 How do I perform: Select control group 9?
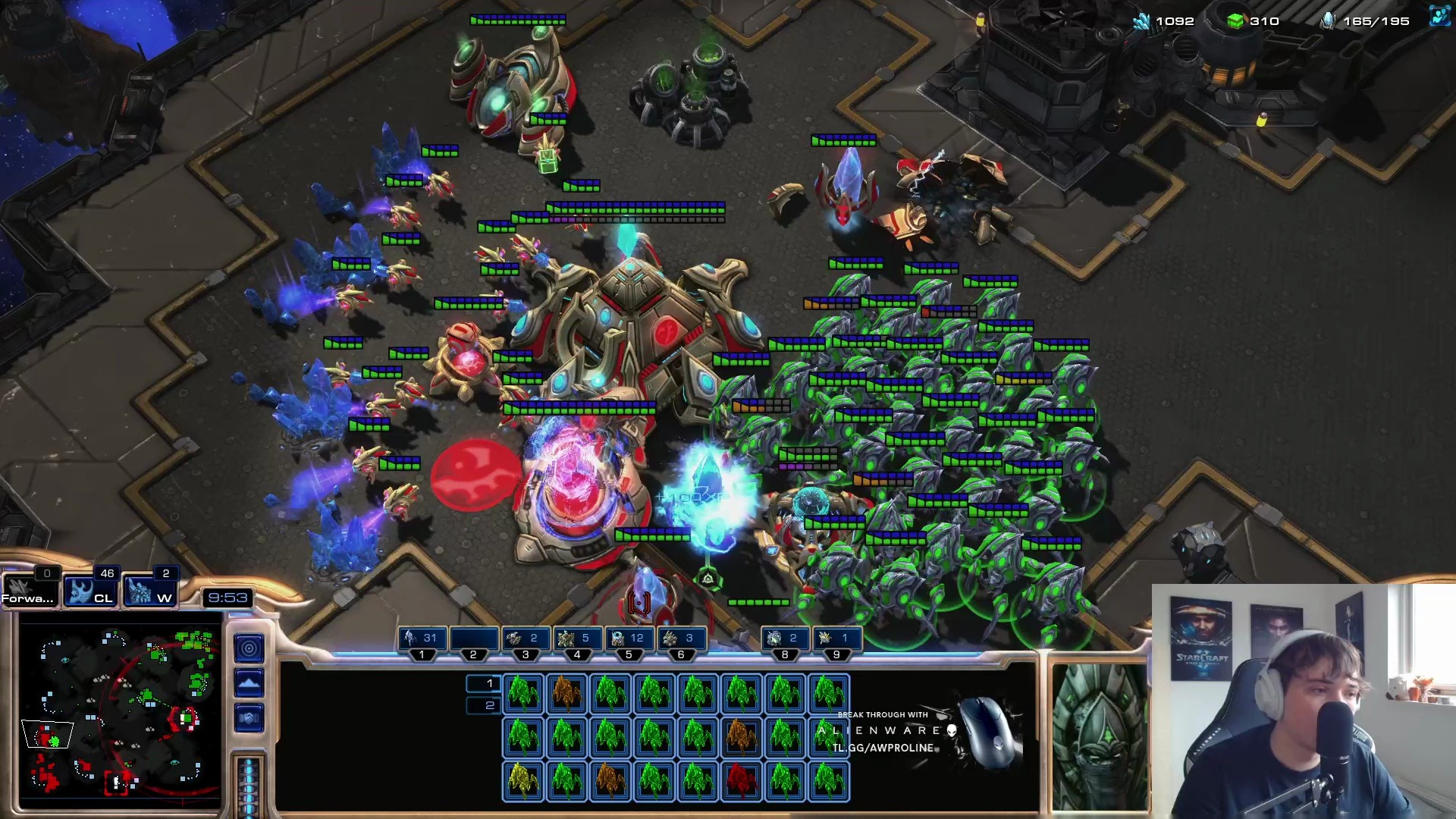836,639
